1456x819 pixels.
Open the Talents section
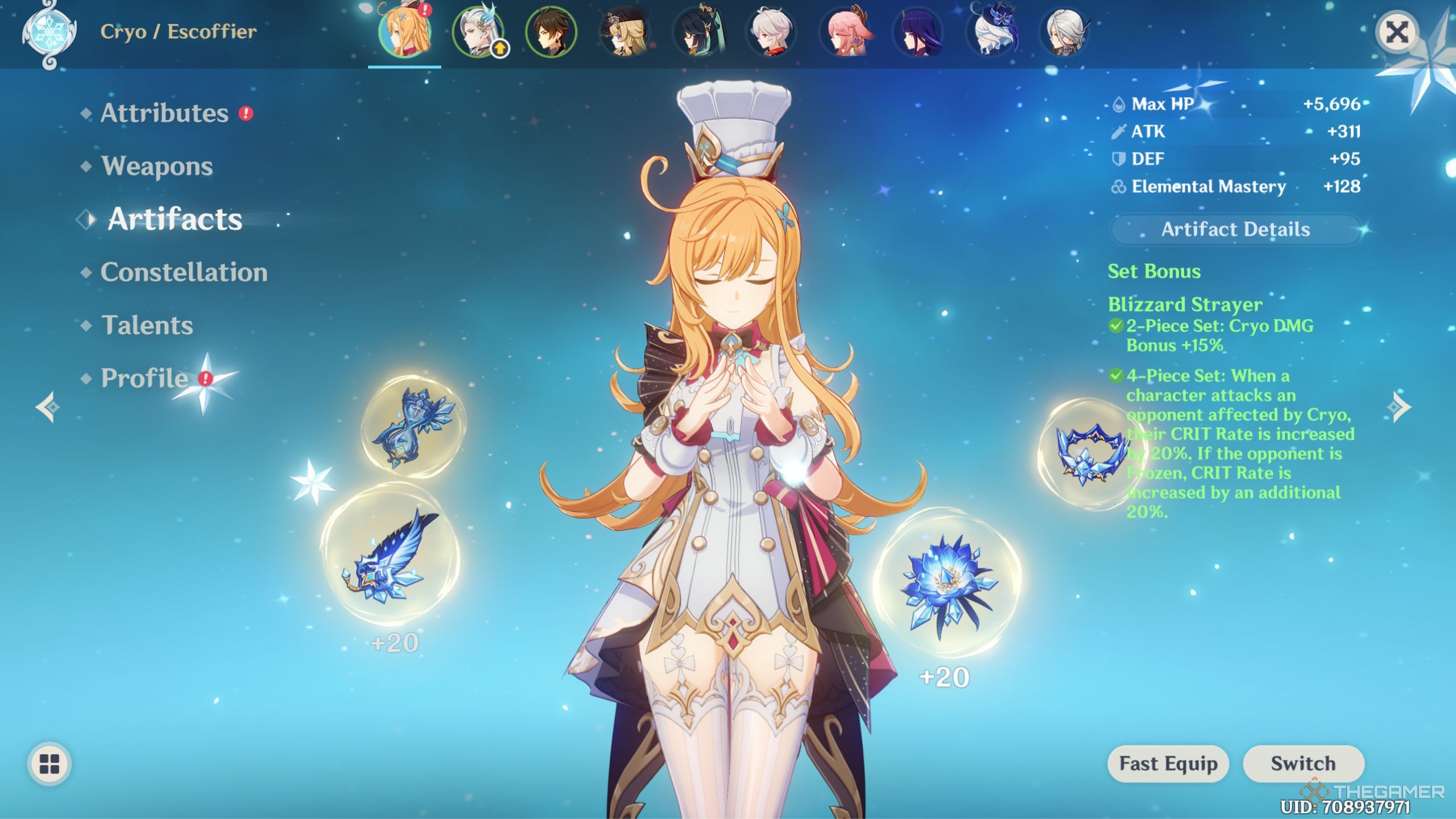pos(147,325)
